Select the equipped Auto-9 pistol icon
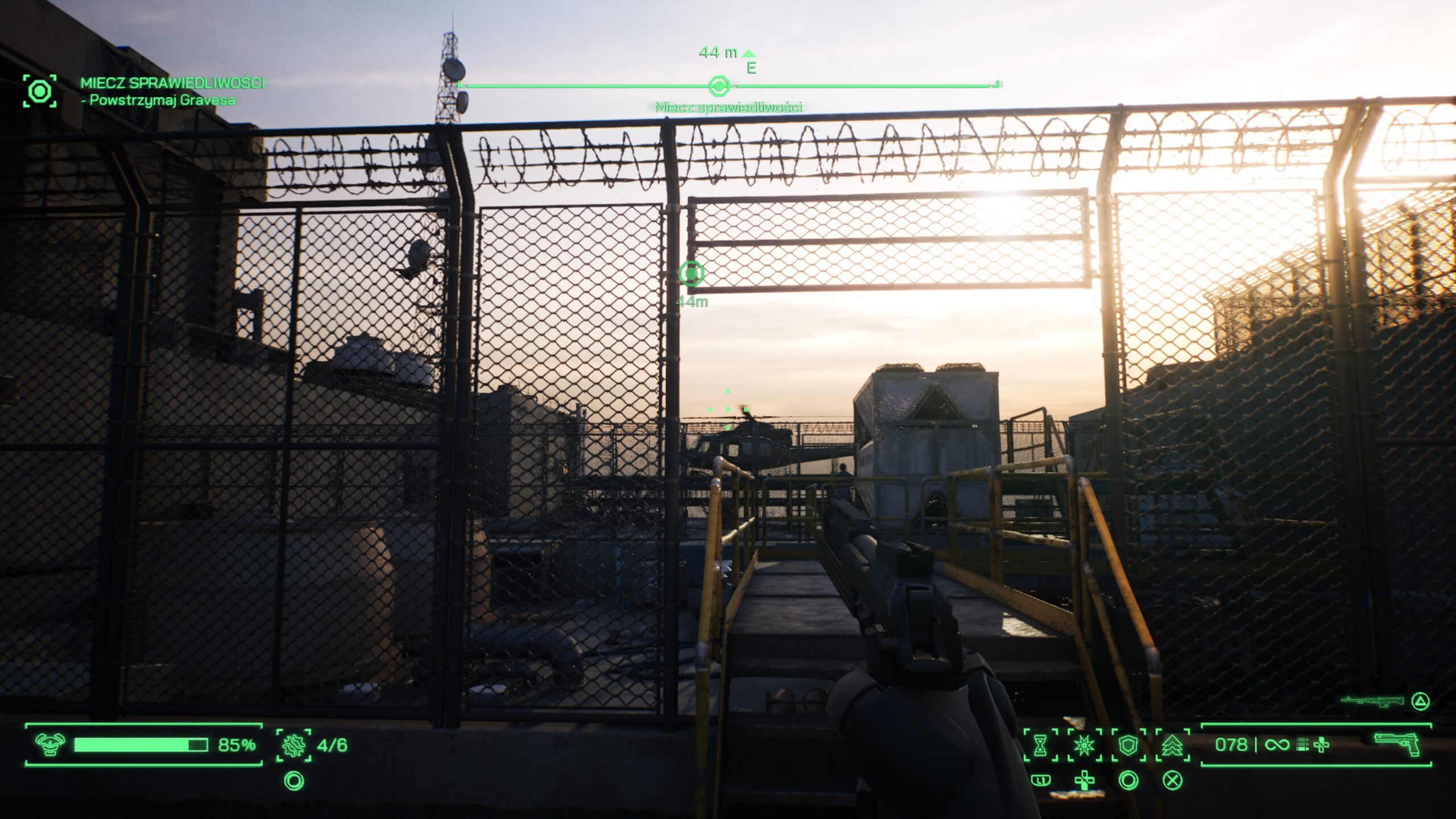1456x819 pixels. [x=1397, y=744]
